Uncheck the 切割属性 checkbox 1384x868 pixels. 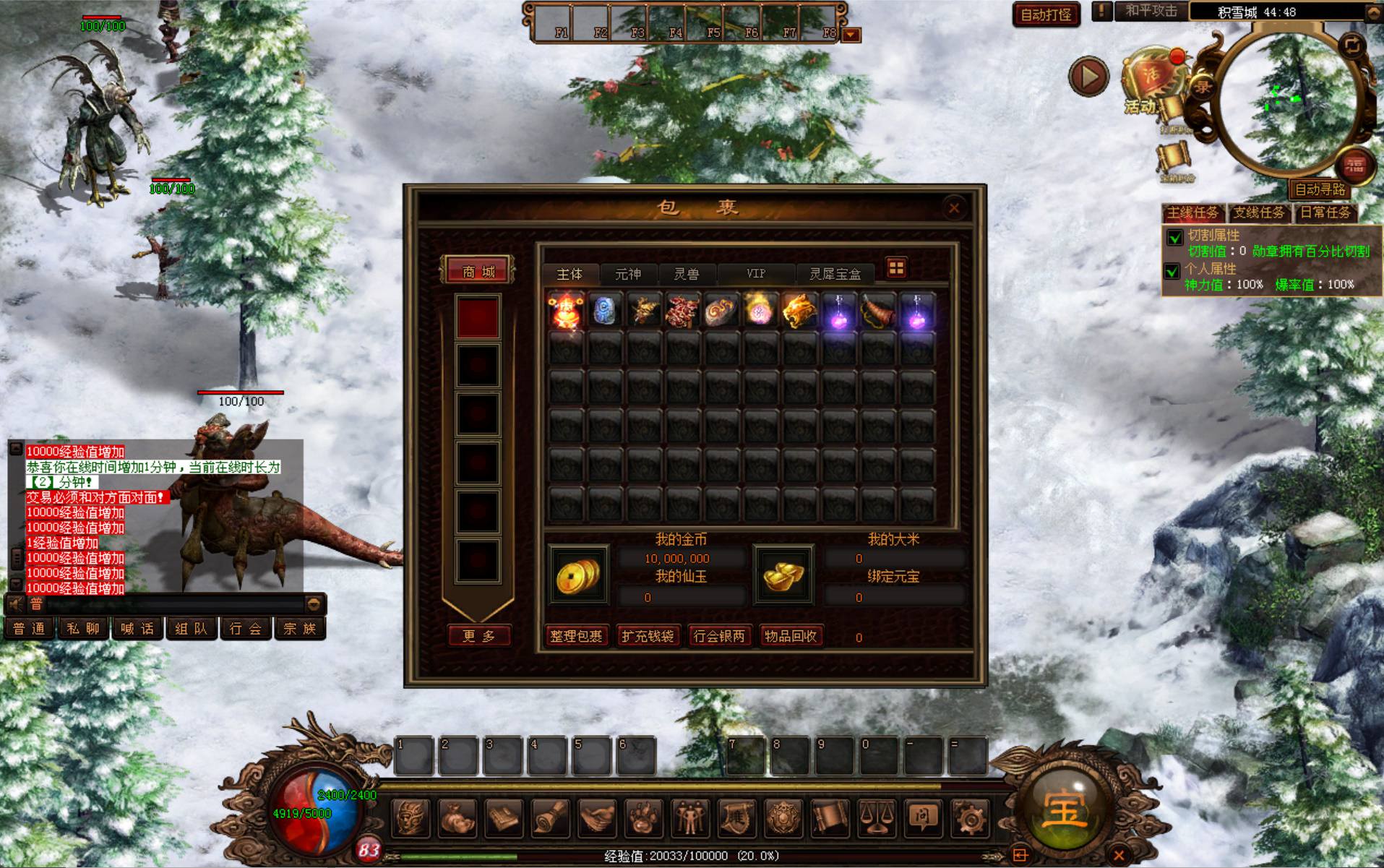click(1174, 236)
